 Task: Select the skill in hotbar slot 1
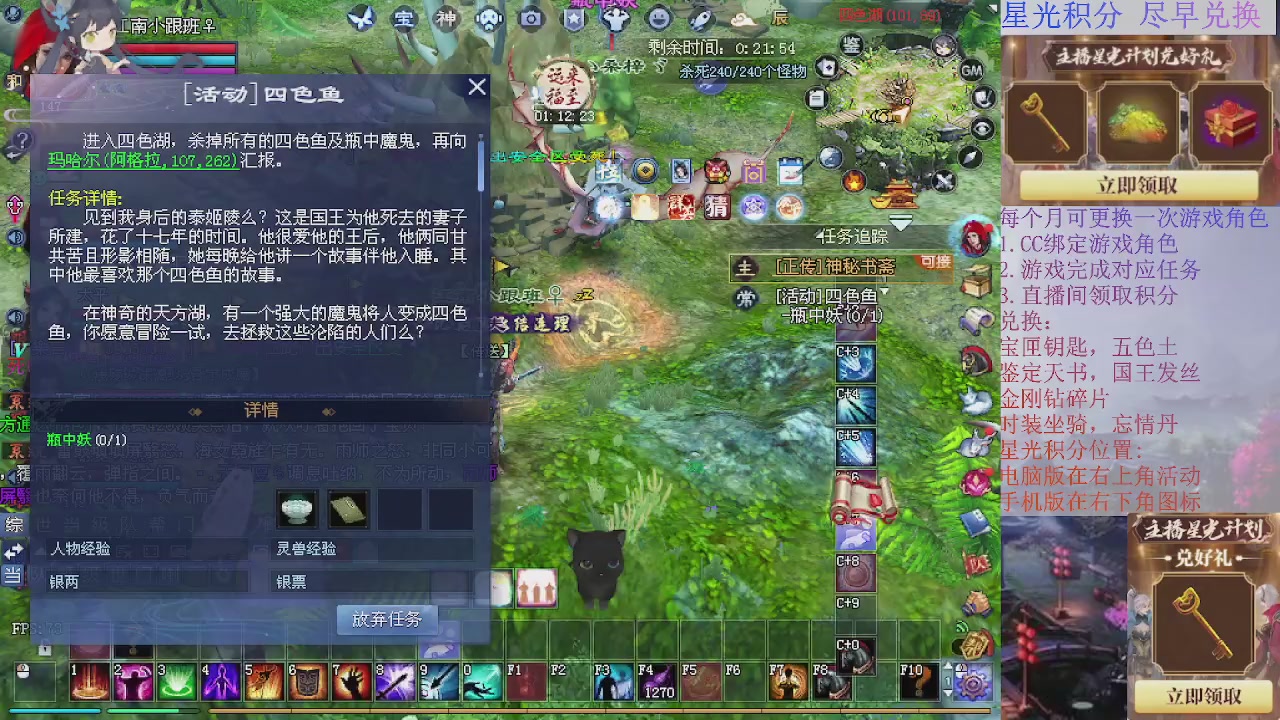[x=89, y=681]
